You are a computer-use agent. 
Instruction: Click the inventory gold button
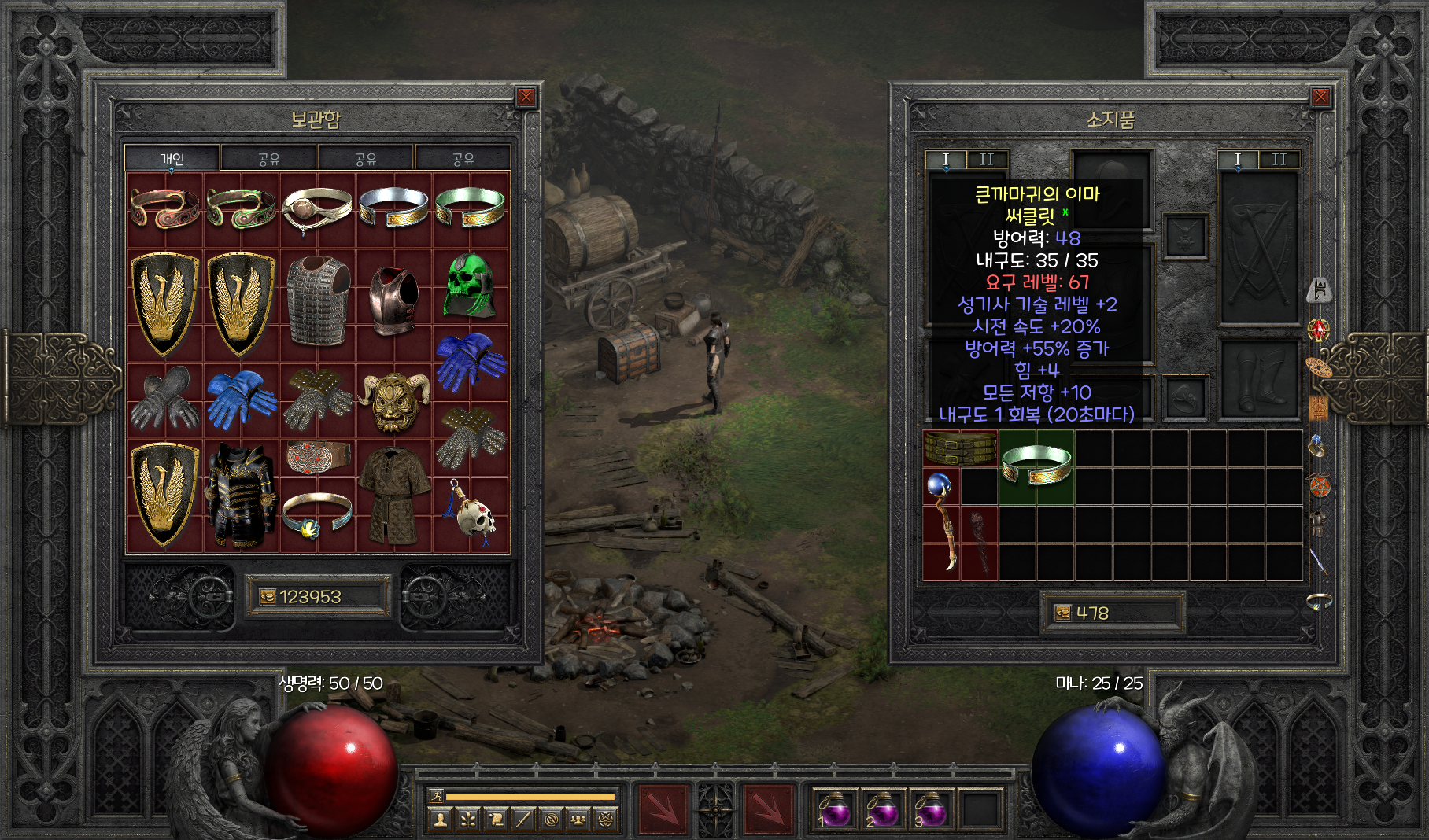[x=1063, y=613]
